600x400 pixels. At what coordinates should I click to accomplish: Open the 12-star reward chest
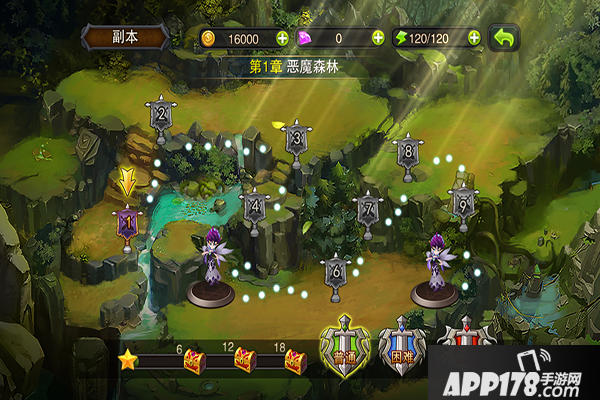(x=244, y=360)
